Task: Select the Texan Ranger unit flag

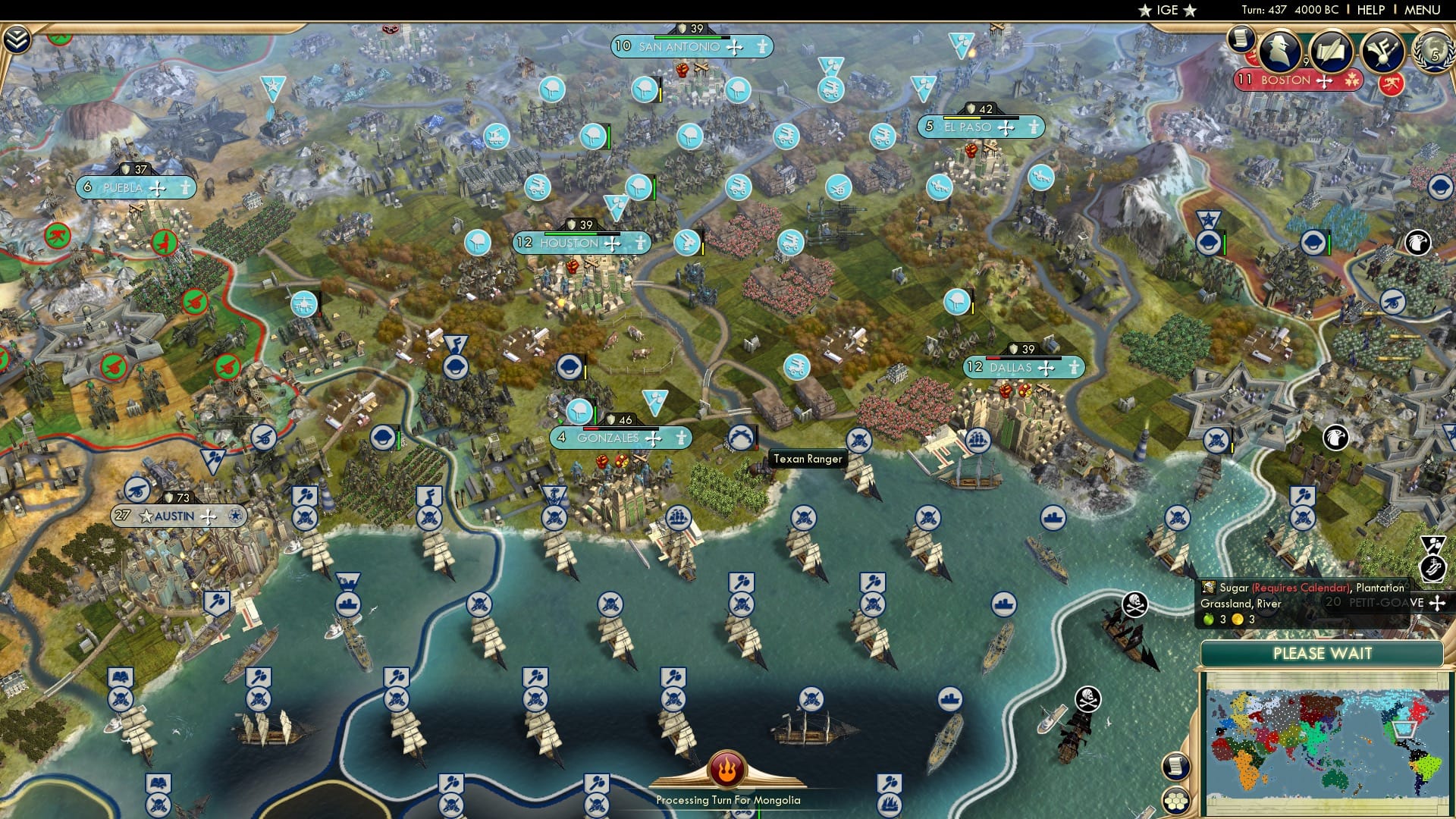Action: 742,438
